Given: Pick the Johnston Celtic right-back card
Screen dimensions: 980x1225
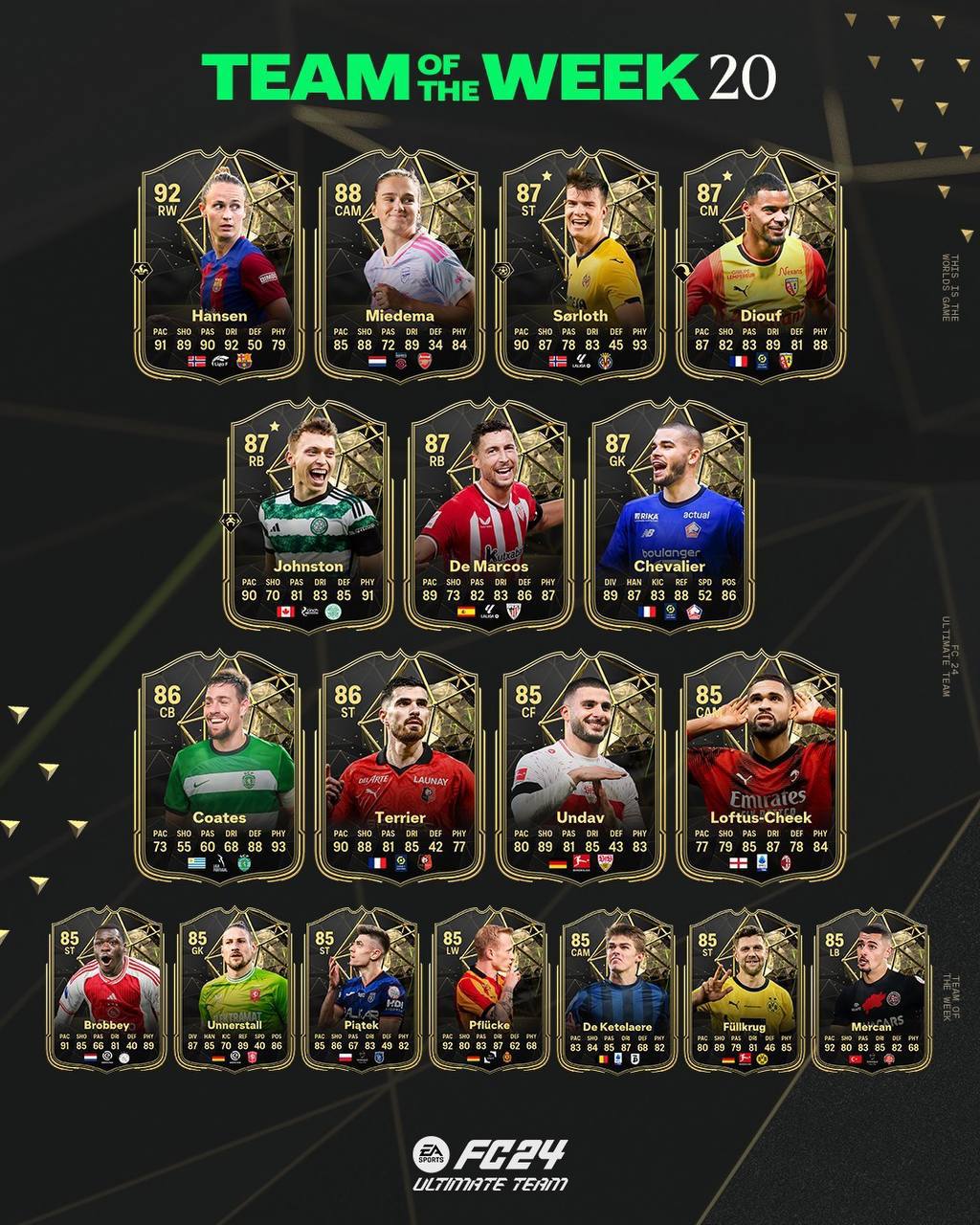Looking at the screenshot, I should pos(308,515).
